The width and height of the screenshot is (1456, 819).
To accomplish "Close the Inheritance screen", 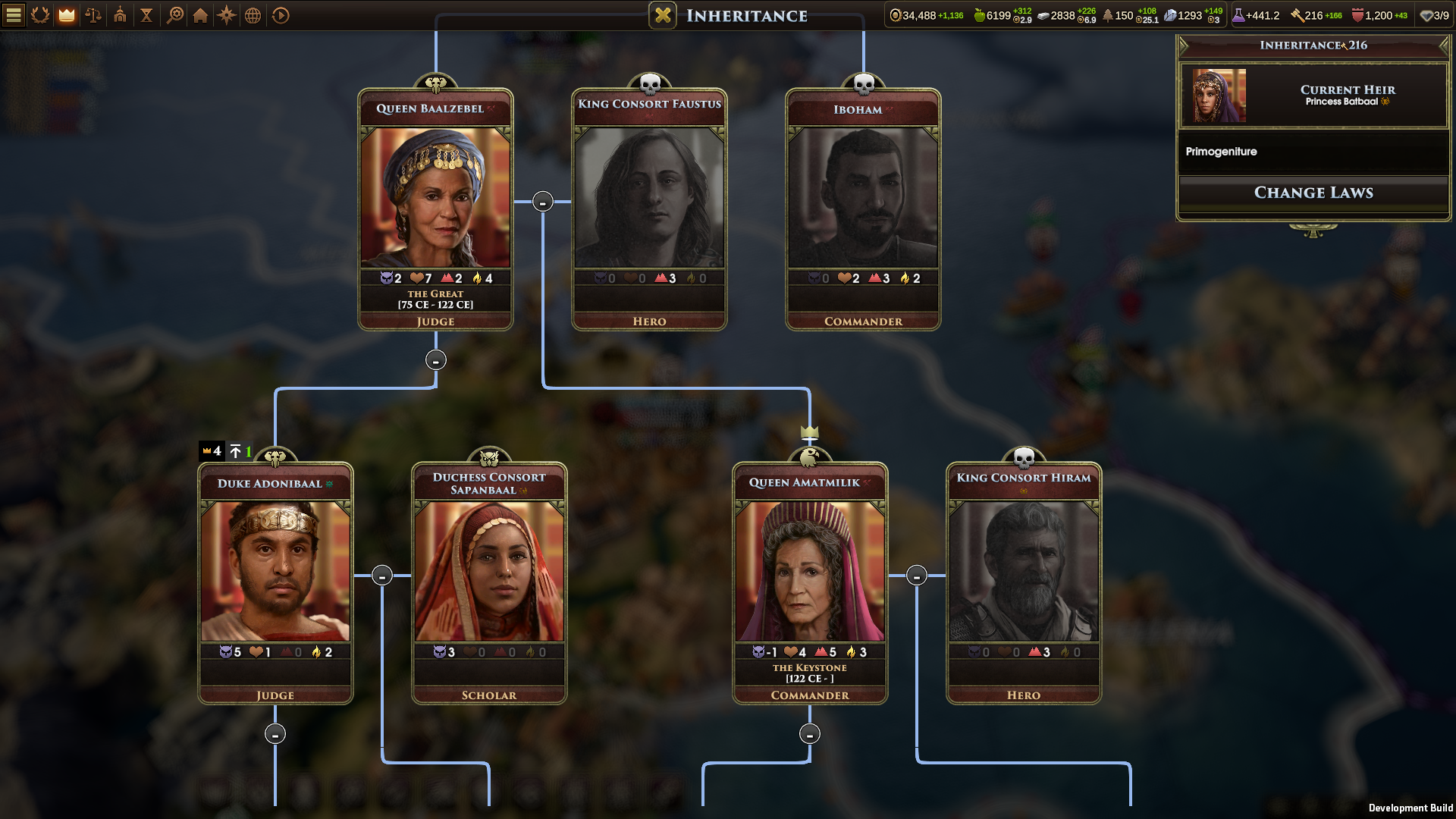I will (663, 15).
